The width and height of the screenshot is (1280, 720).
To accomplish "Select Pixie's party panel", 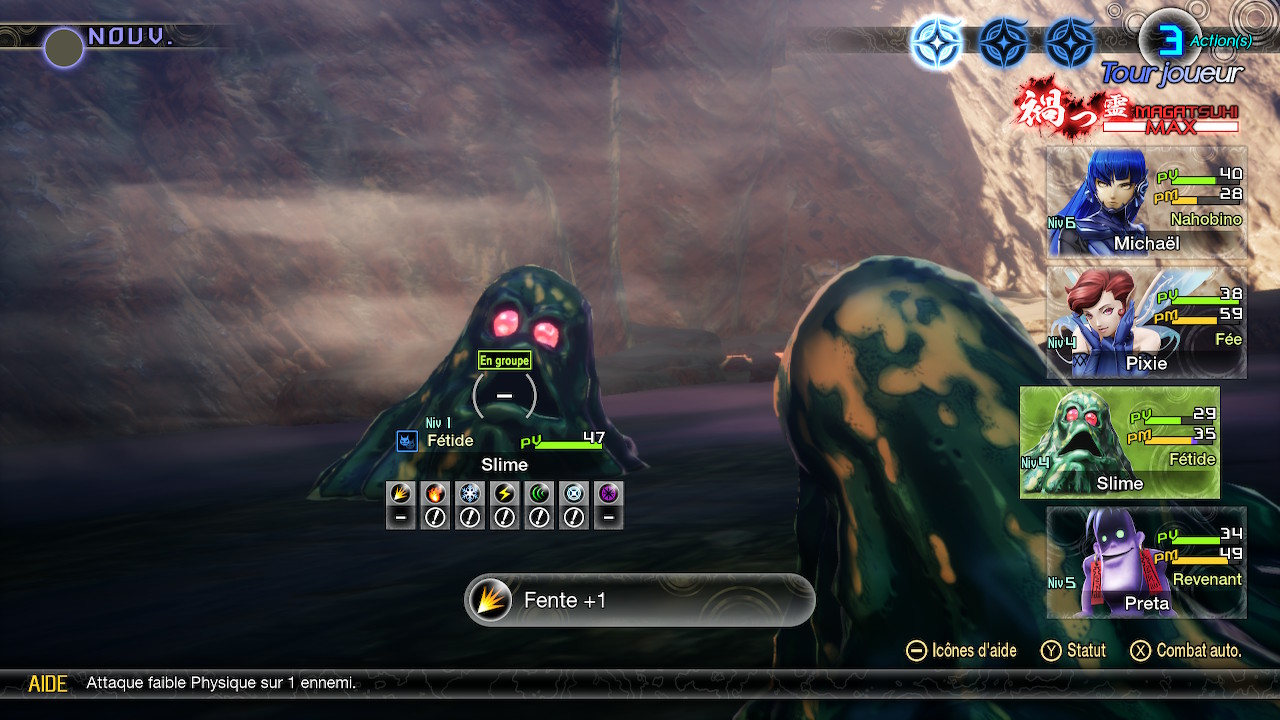I will click(1146, 322).
